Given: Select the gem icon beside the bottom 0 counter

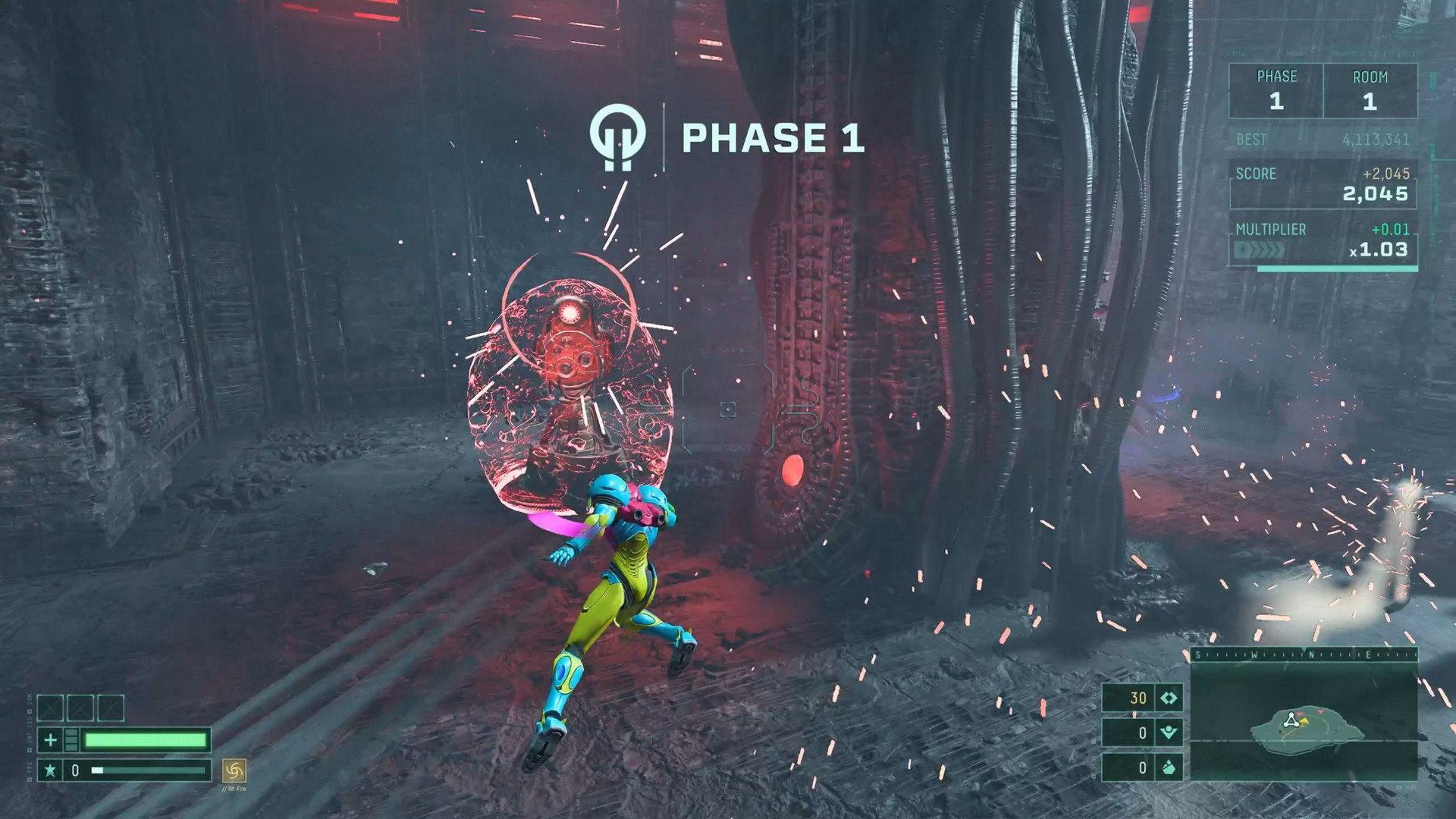Looking at the screenshot, I should point(1169,767).
